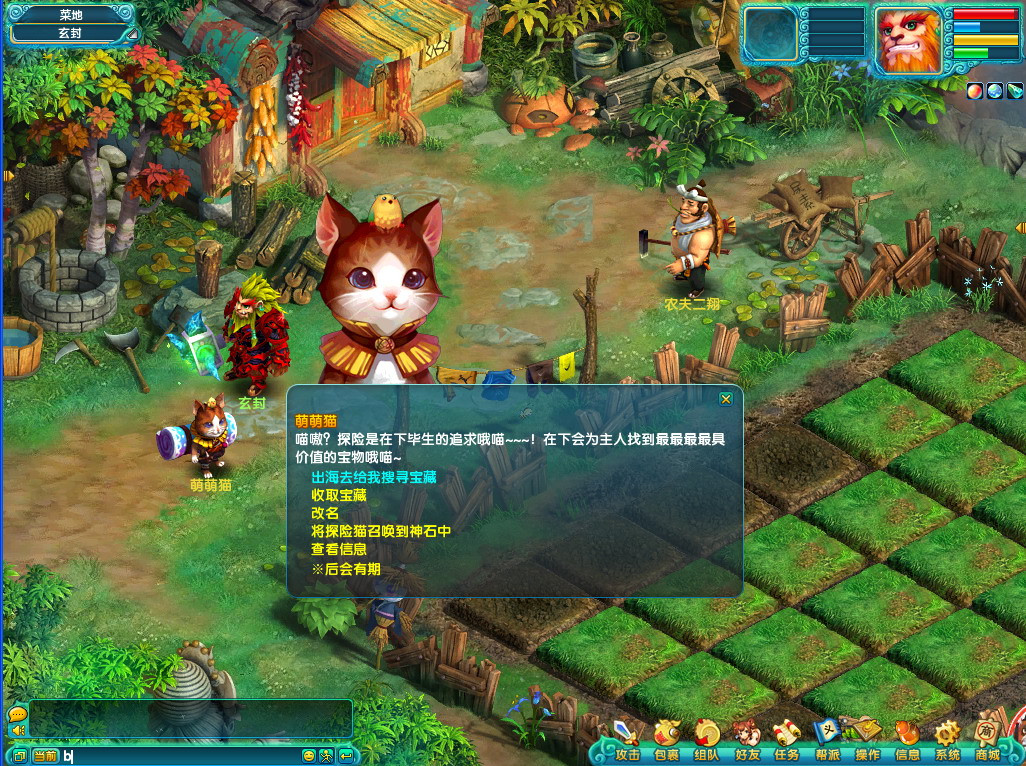Open the 帮派 guild panel
This screenshot has height=766, width=1026.
[x=827, y=741]
